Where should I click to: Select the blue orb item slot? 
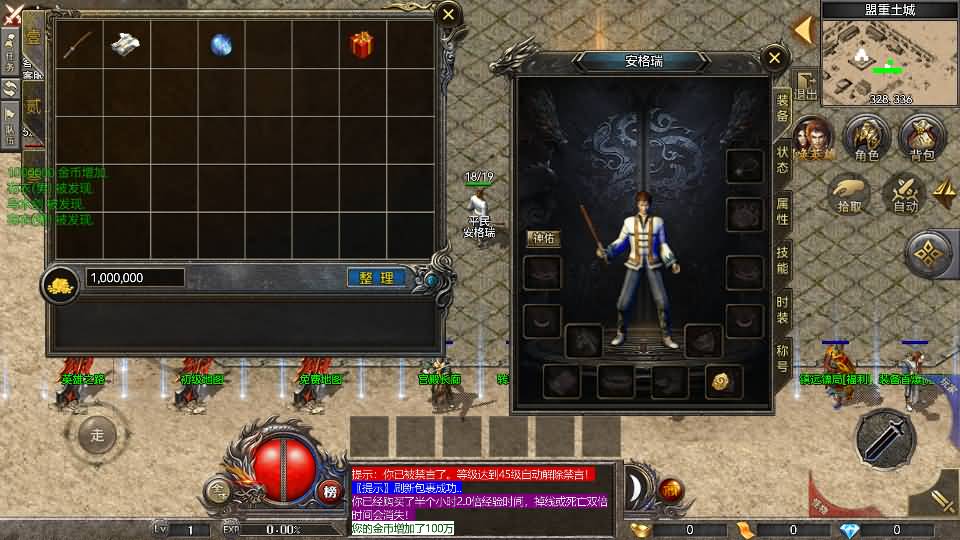[x=221, y=45]
